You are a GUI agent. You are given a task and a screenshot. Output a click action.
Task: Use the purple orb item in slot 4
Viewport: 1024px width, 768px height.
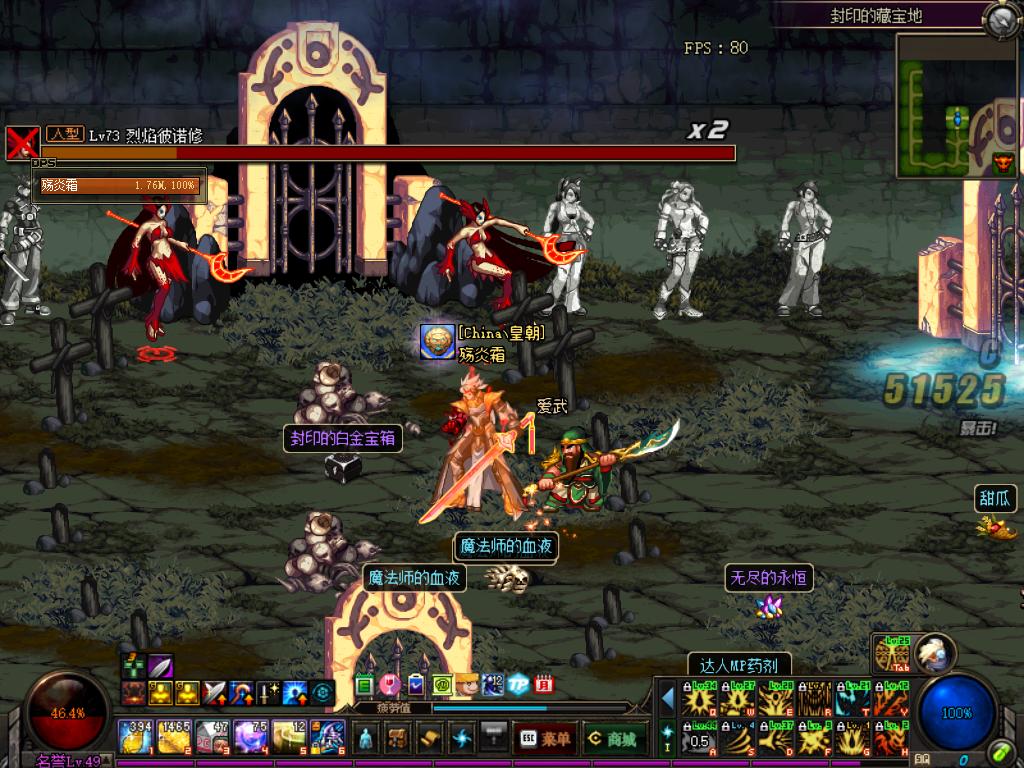(x=250, y=737)
